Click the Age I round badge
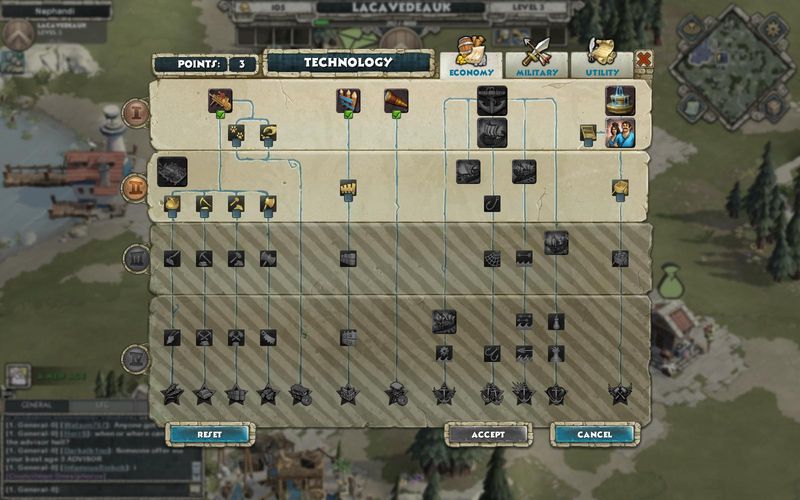Screen dimensions: 800x500 [x=135, y=111]
